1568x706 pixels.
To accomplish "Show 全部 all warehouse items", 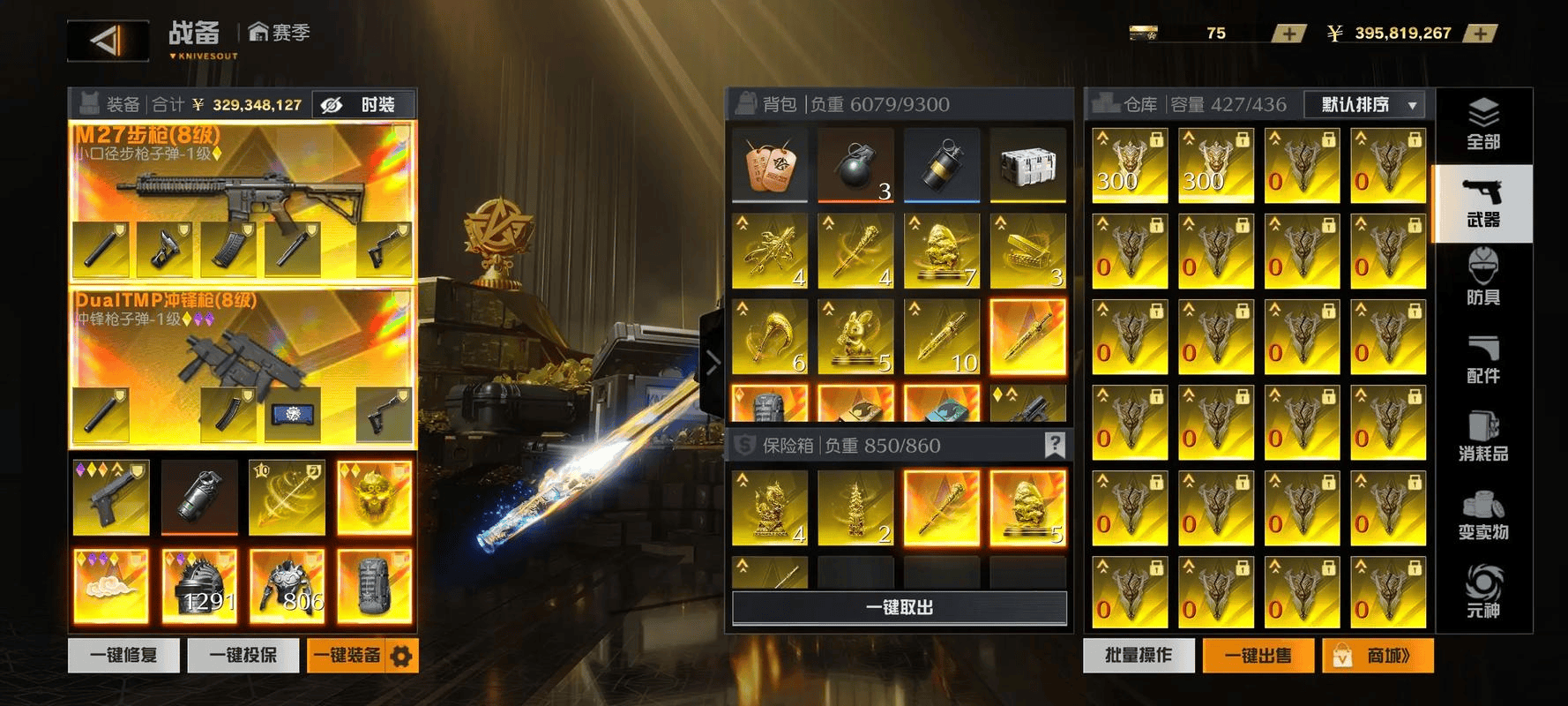I will coord(1483,125).
